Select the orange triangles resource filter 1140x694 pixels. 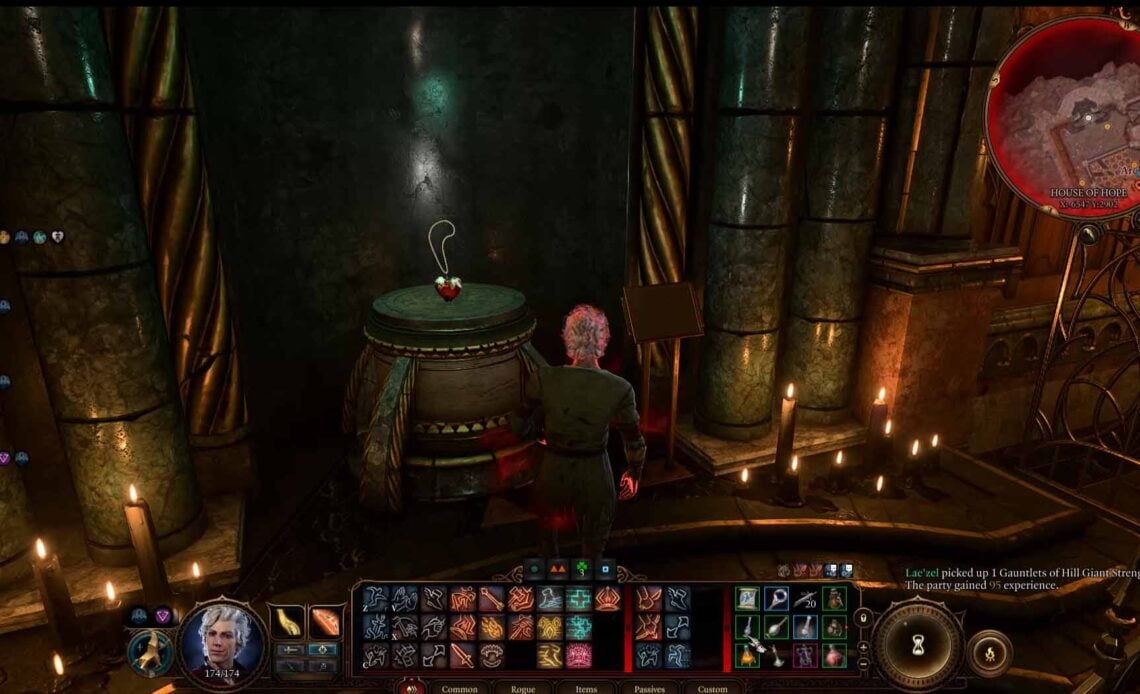(x=555, y=568)
